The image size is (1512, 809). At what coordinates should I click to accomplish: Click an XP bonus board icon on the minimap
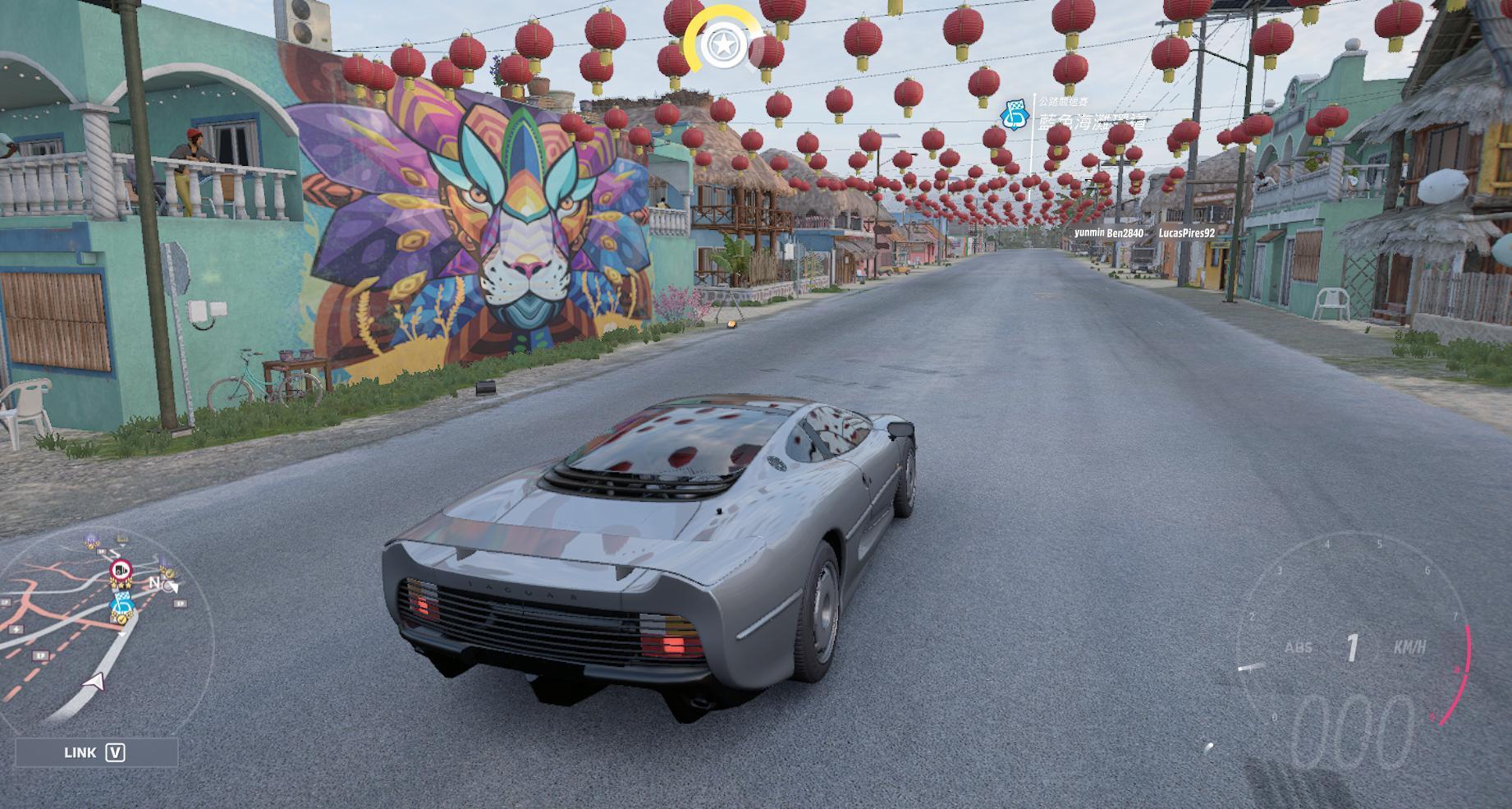[41, 654]
